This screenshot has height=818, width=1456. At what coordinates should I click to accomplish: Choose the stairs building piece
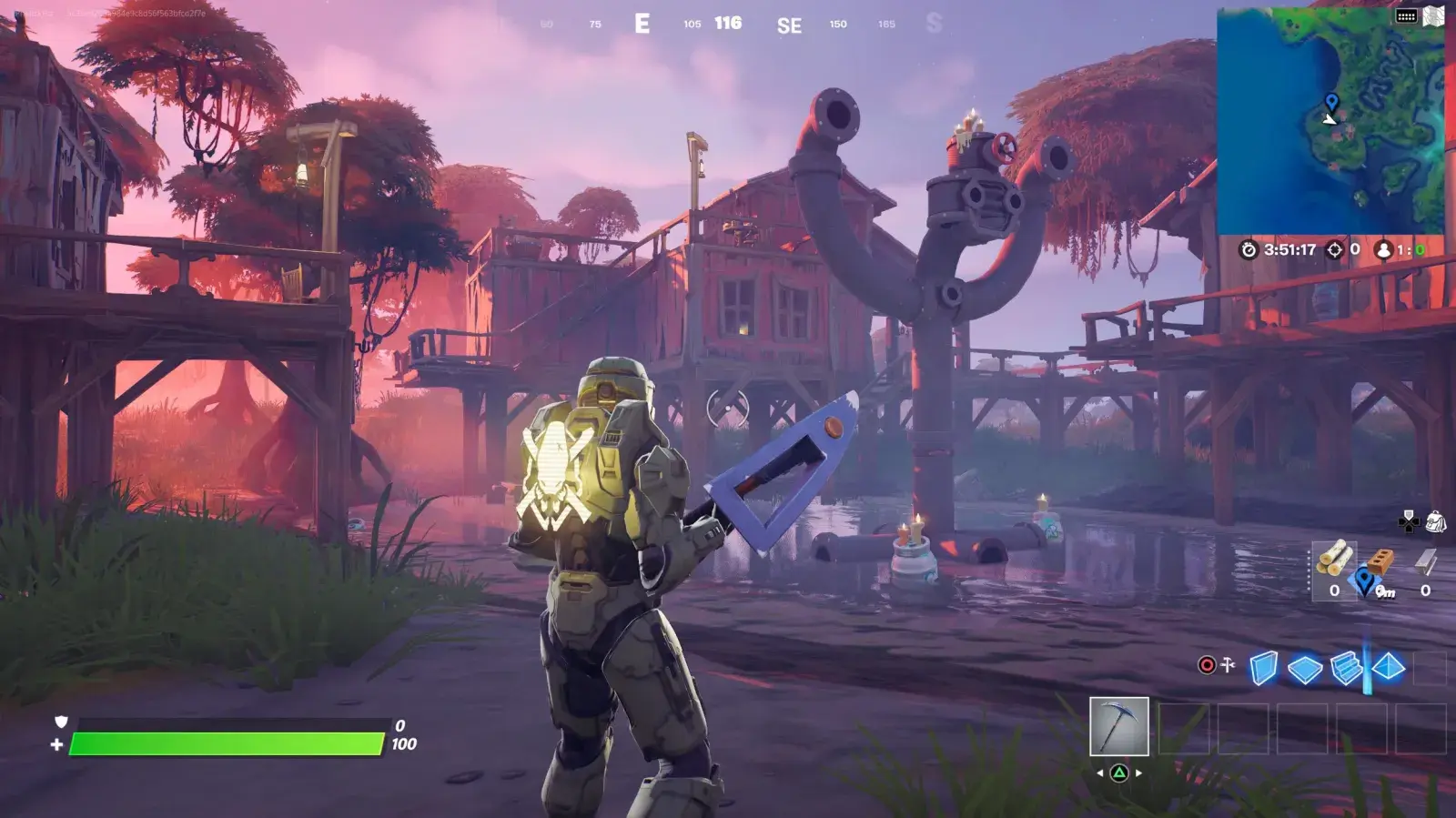click(x=1346, y=668)
